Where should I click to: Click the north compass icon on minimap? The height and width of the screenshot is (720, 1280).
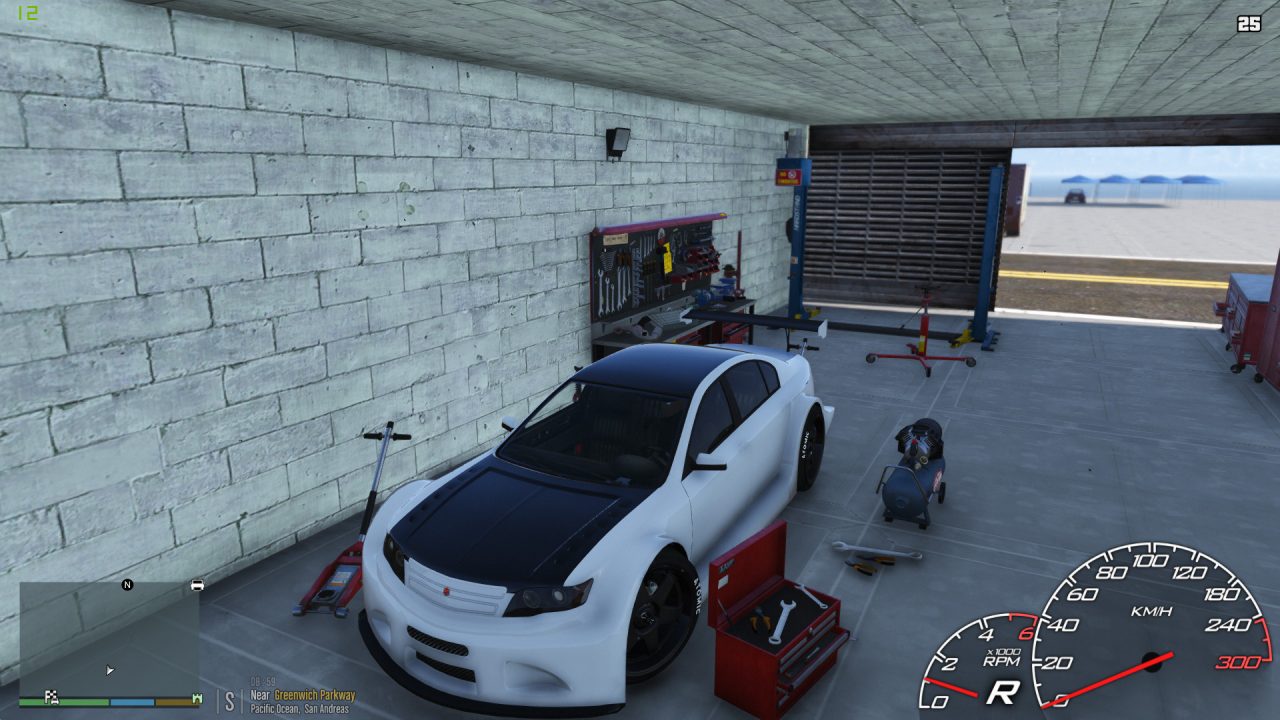pos(127,585)
